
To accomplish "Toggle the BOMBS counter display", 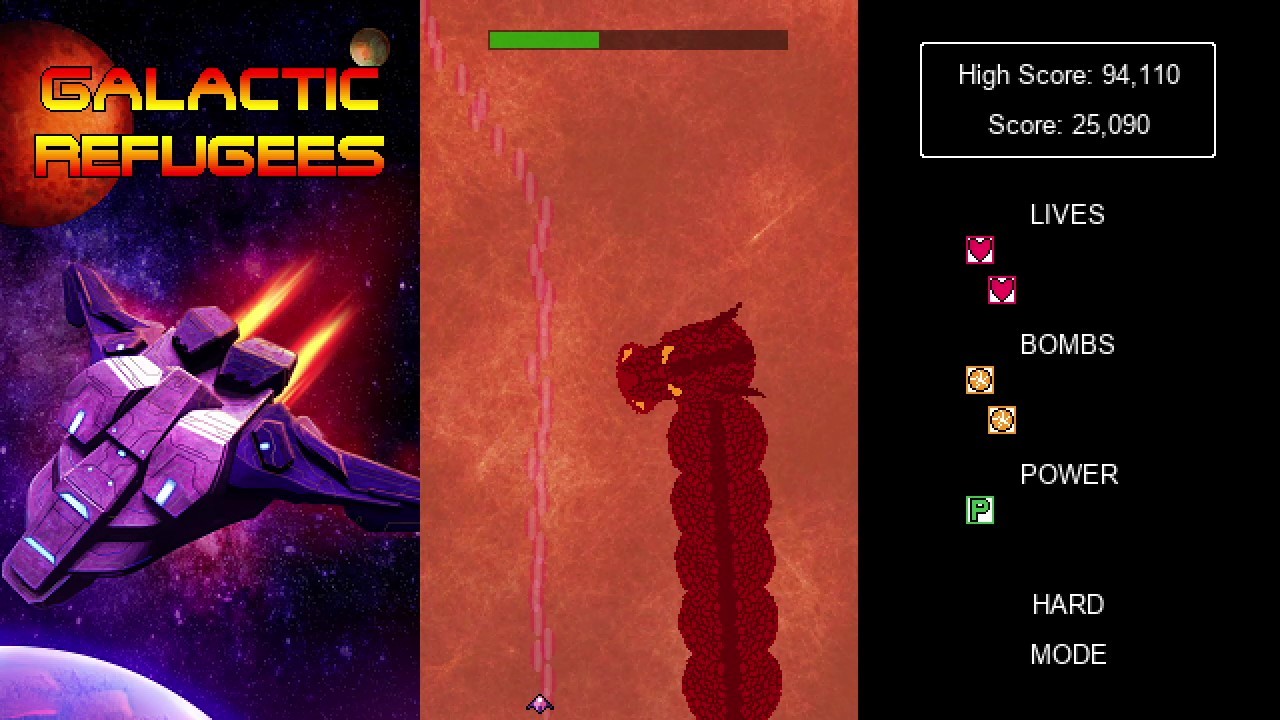I will click(x=1067, y=345).
